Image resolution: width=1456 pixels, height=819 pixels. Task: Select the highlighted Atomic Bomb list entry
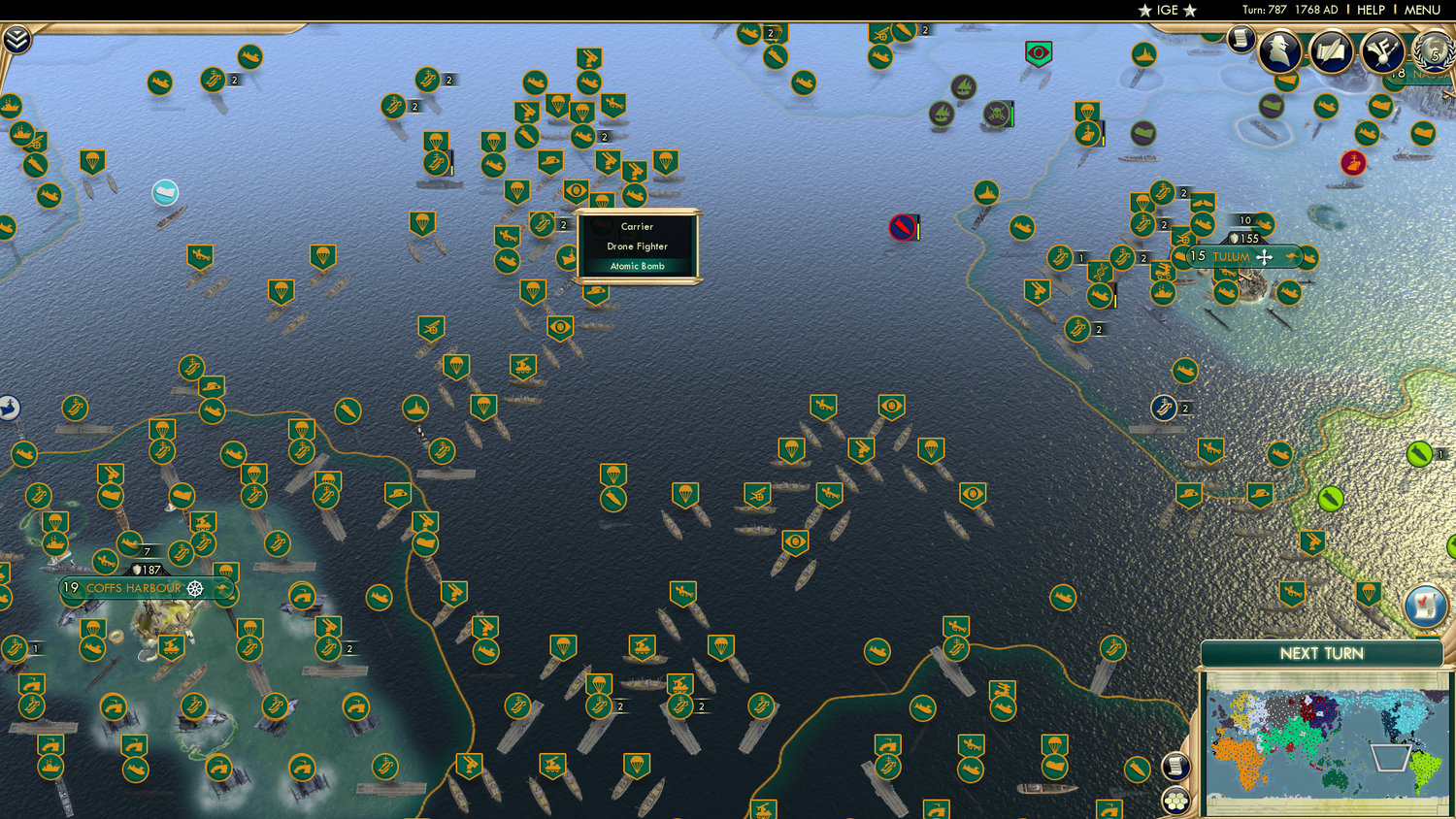point(636,266)
